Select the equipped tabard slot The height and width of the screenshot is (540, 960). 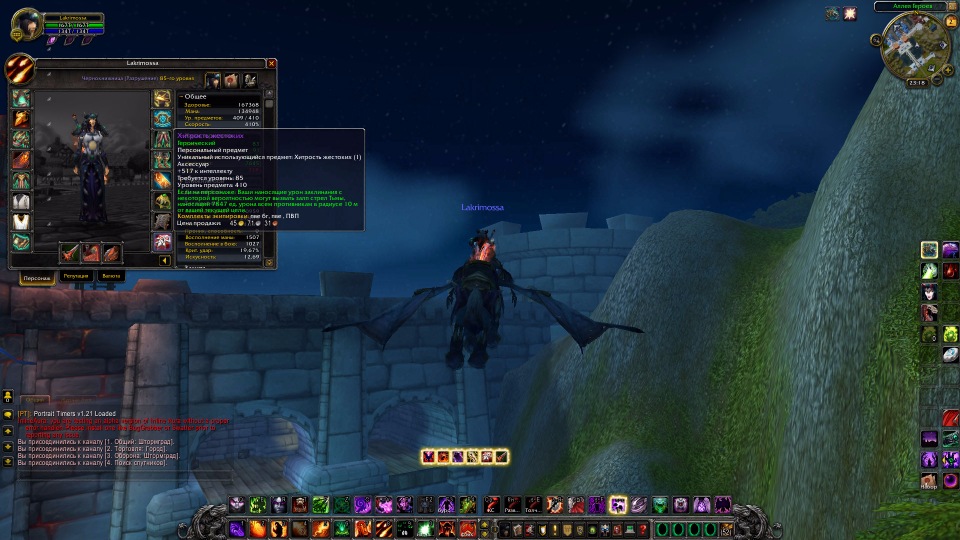pyautogui.click(x=21, y=222)
